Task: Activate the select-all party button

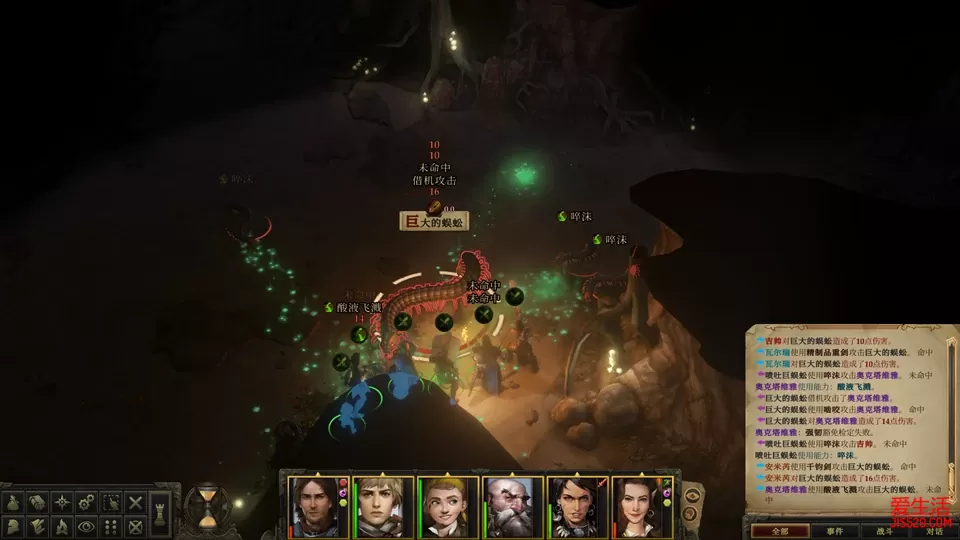Action: coord(111,502)
